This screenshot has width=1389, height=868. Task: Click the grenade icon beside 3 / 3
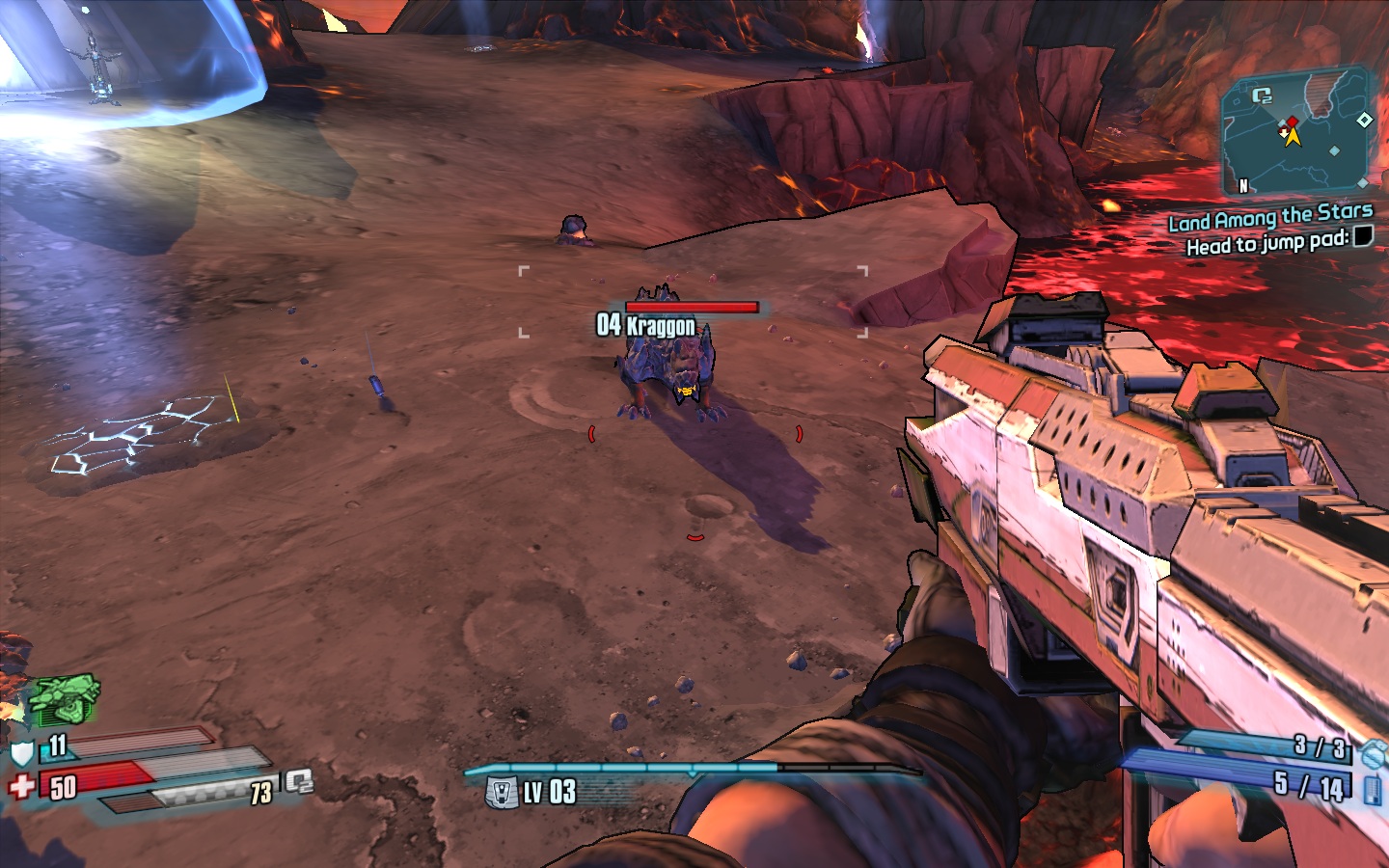point(1374,752)
